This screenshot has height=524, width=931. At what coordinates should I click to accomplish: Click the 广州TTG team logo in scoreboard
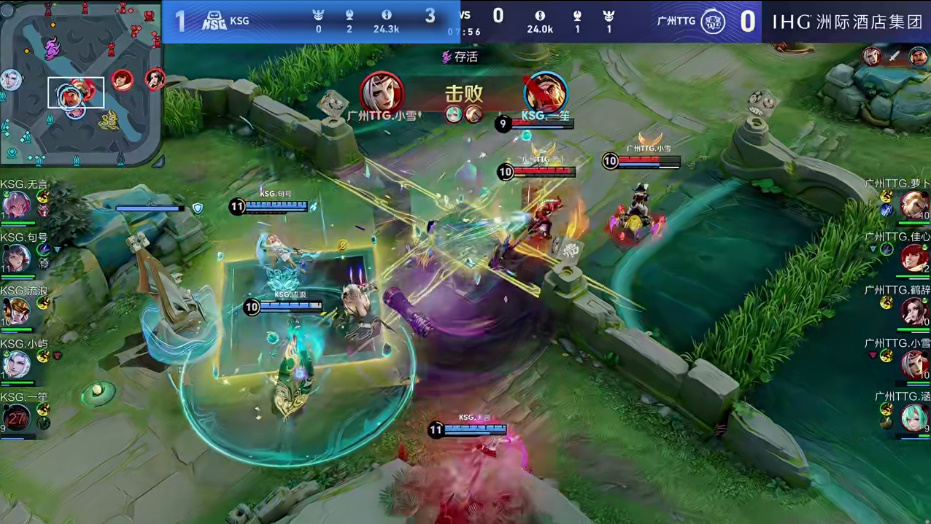[x=713, y=19]
